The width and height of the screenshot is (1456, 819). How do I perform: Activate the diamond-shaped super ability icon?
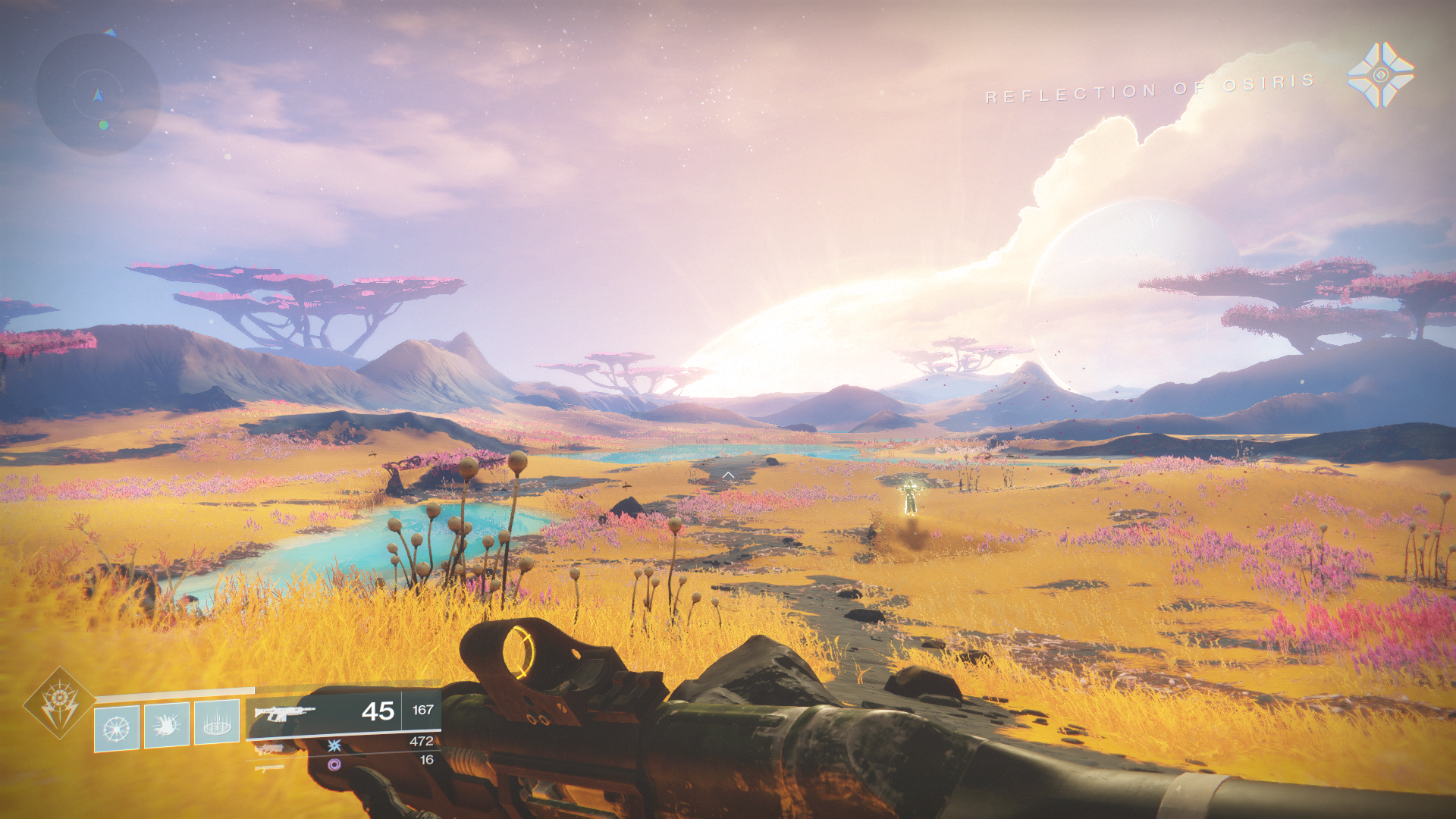[x=58, y=702]
